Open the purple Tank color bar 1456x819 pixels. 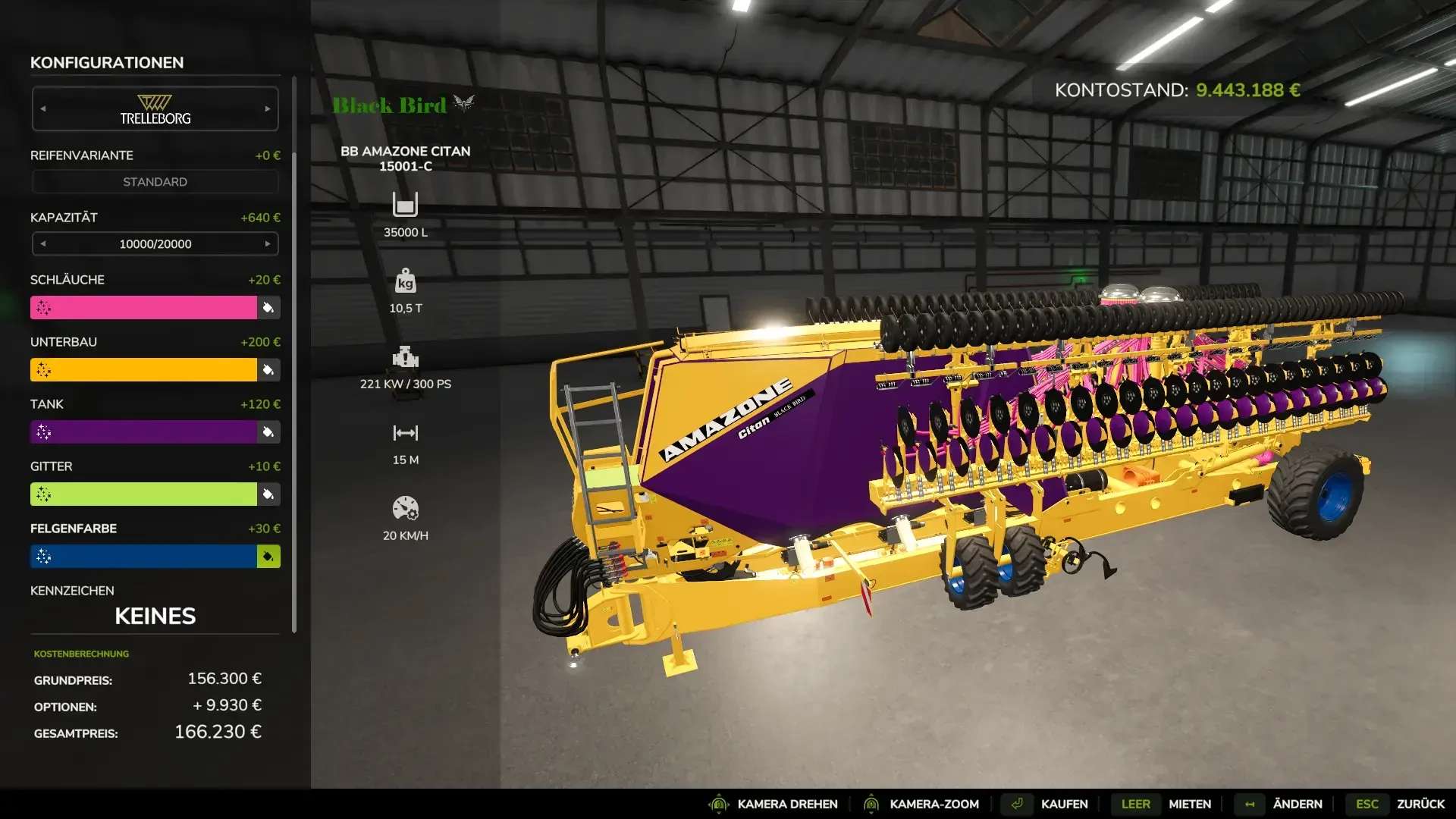[x=144, y=432]
